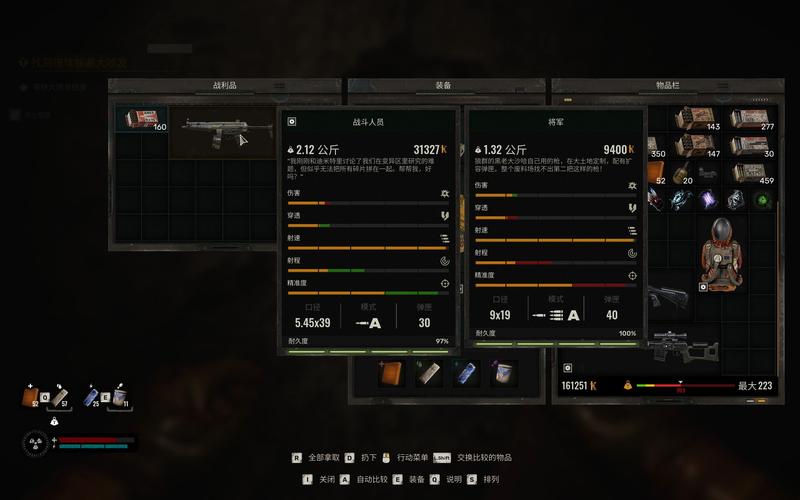Choose the bandage quick slot in the equipment panel
Viewport: 800px width, 500px height.
428,373
